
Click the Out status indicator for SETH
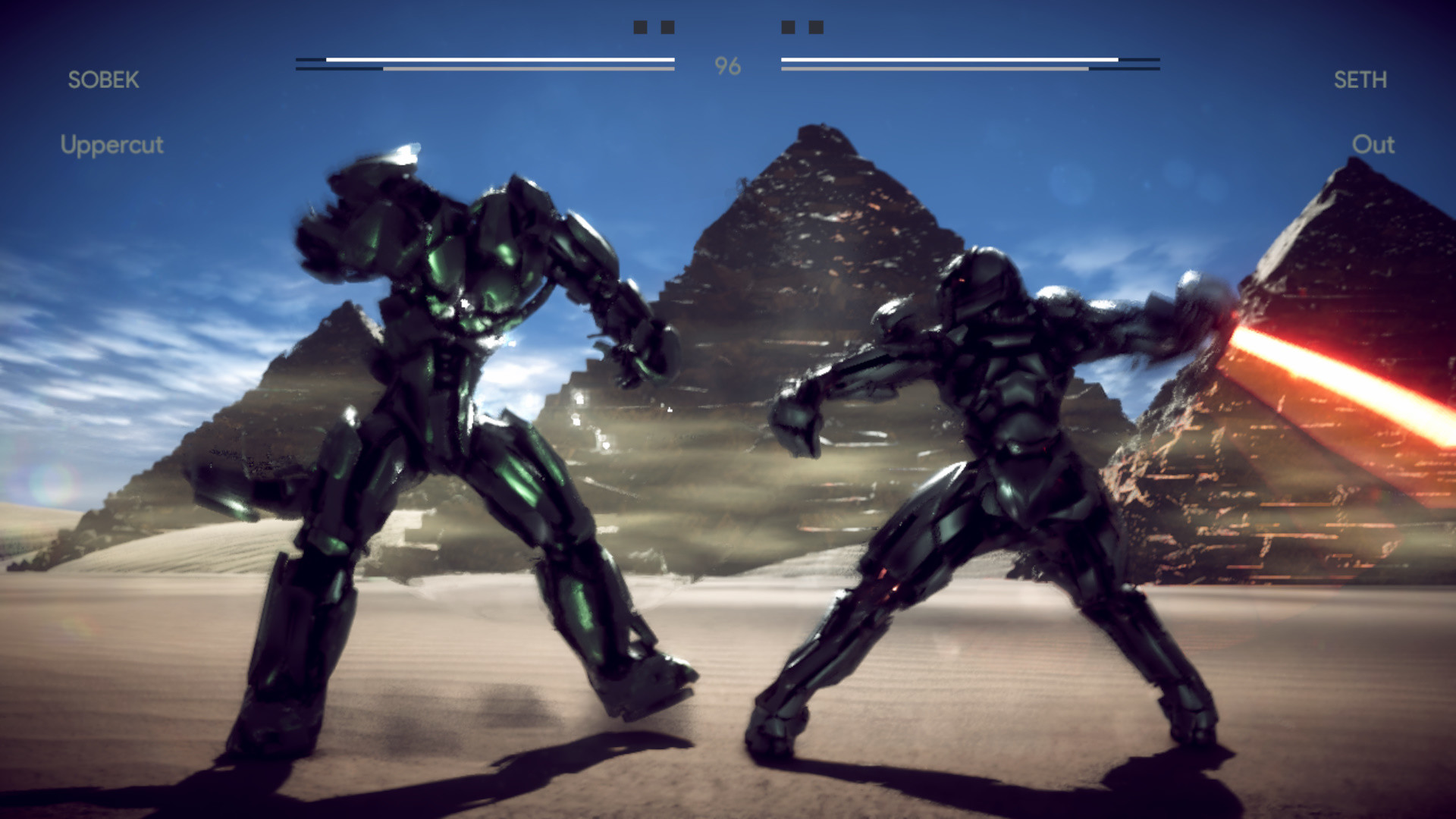click(1374, 146)
